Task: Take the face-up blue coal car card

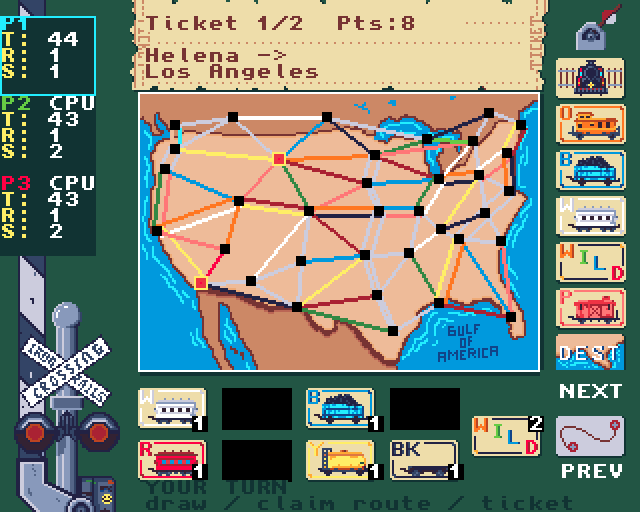Action: (x=590, y=169)
